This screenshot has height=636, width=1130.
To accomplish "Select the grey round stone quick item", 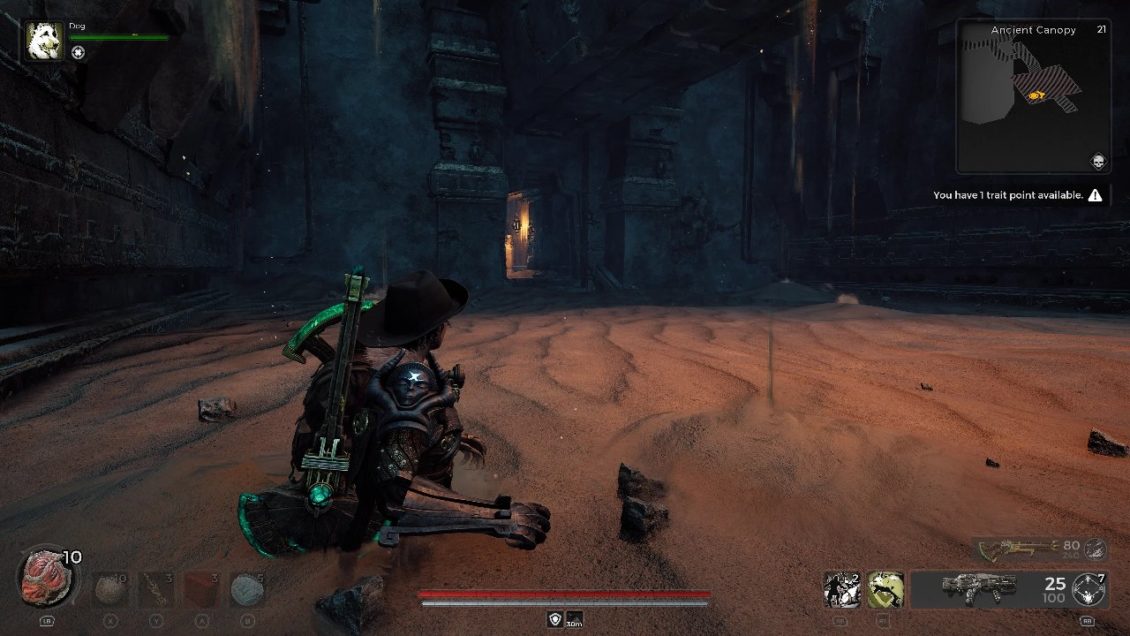I will point(110,589).
